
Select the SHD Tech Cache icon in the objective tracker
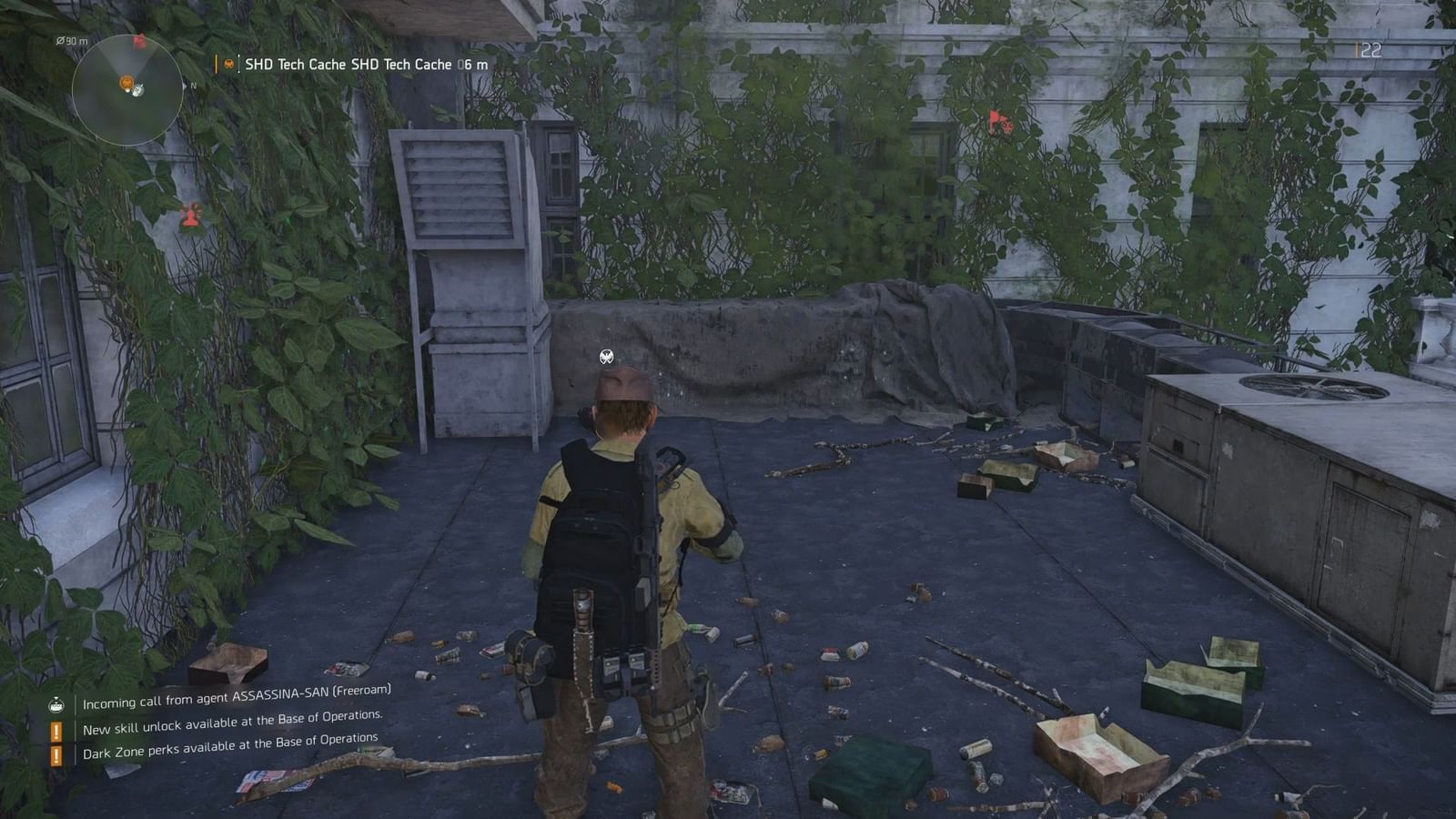pos(227,64)
